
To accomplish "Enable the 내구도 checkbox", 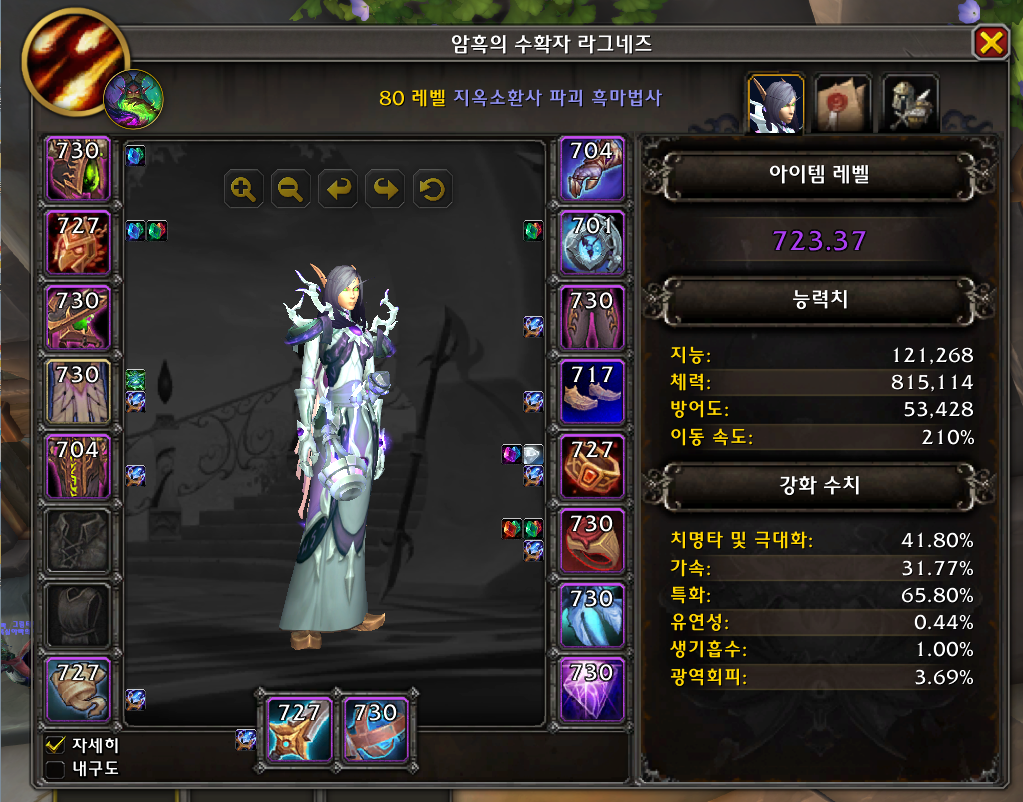I will (56, 769).
